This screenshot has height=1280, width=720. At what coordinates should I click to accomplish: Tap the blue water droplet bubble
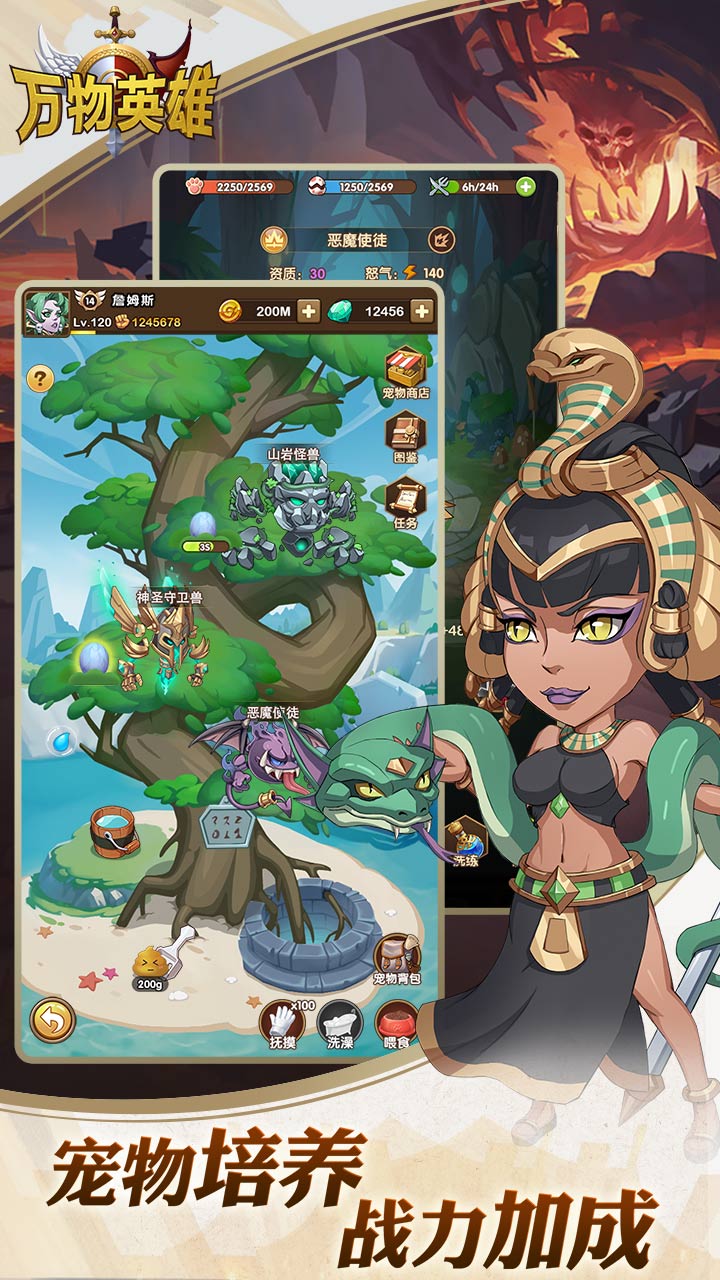pyautogui.click(x=61, y=741)
